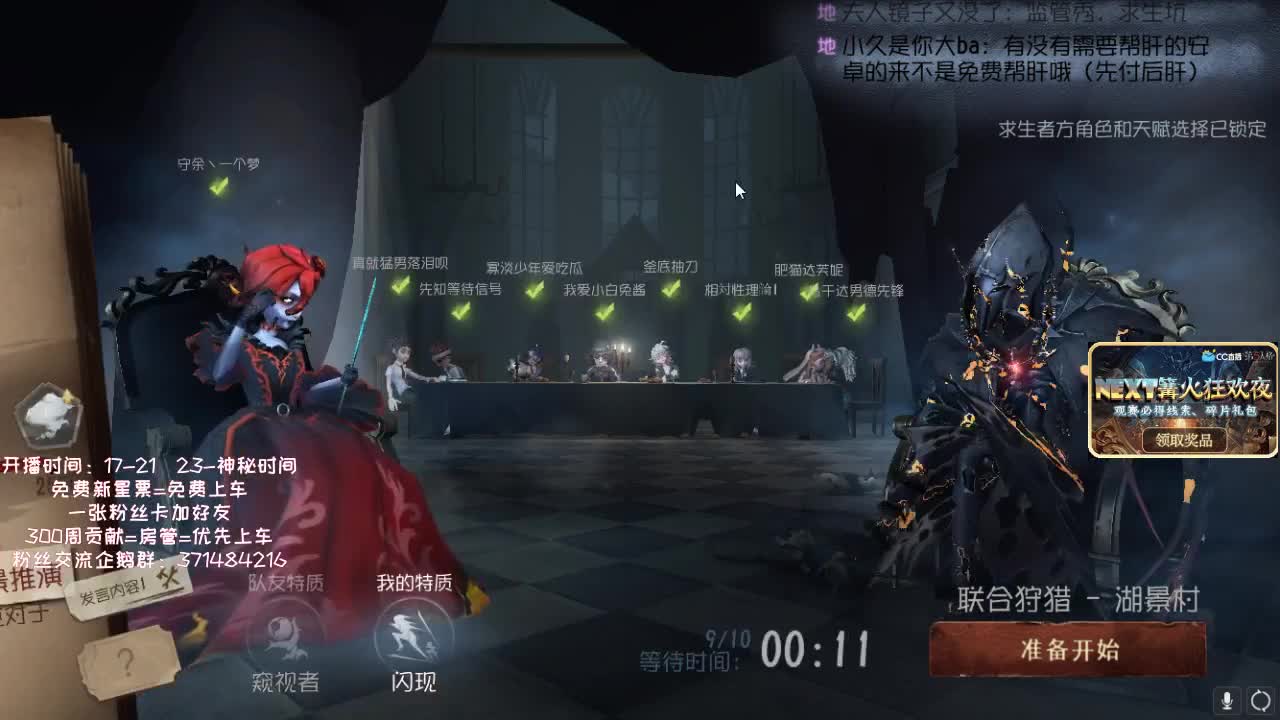Click the player name 肥猫达芙妮
This screenshot has height=720, width=1280.
coord(808,267)
